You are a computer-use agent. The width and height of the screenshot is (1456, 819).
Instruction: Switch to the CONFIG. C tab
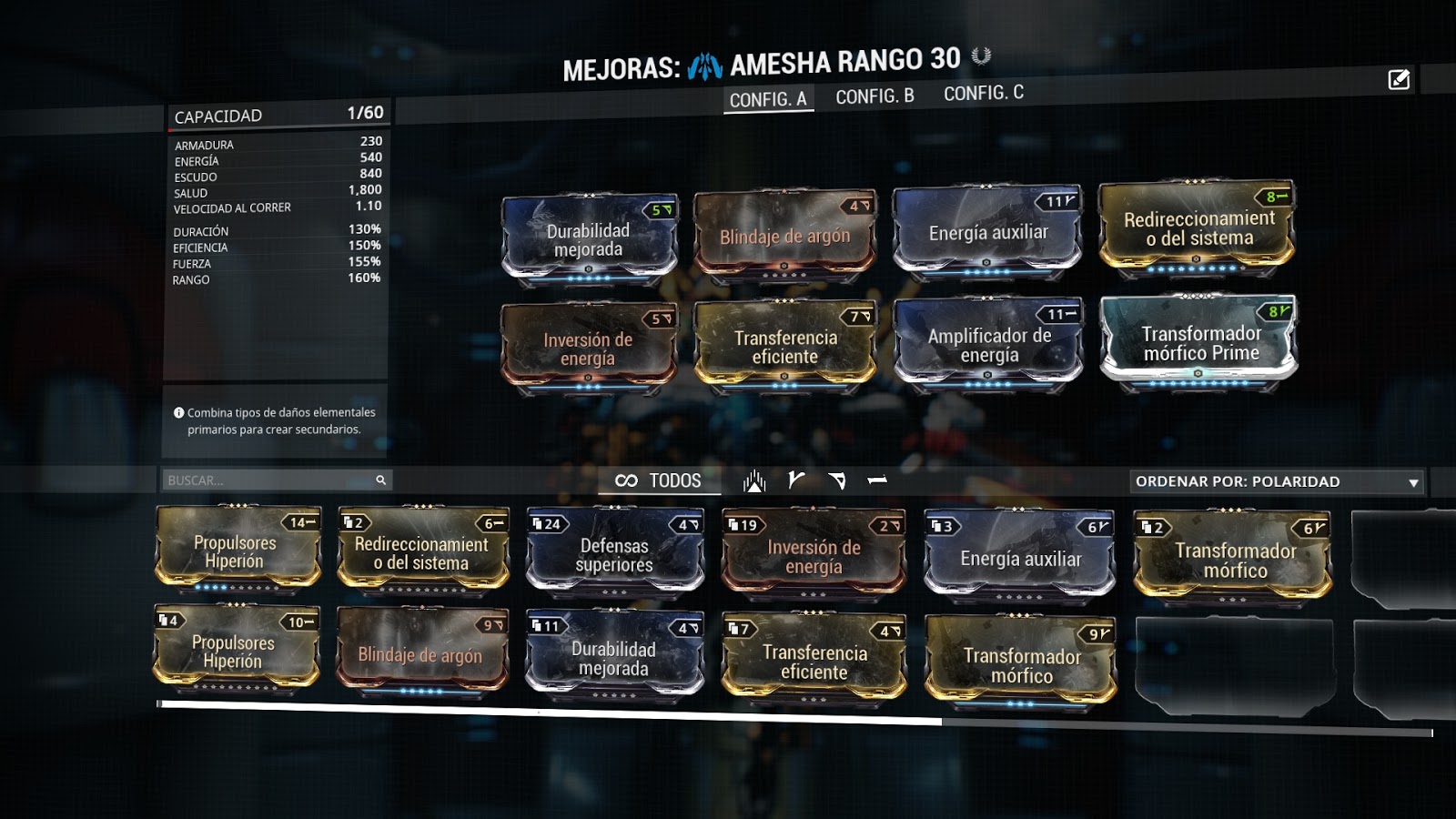tap(983, 92)
